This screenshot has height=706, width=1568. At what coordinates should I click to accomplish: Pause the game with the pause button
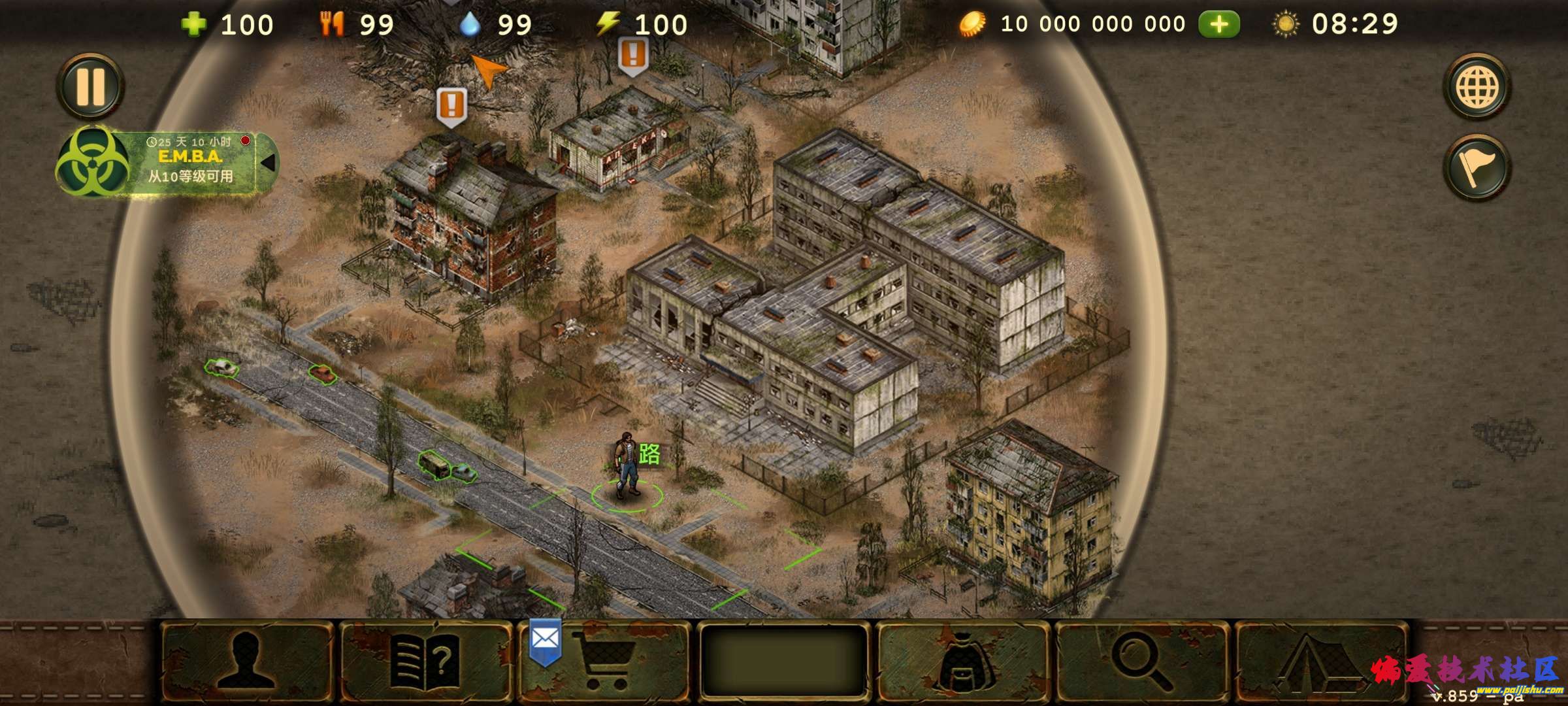(90, 86)
